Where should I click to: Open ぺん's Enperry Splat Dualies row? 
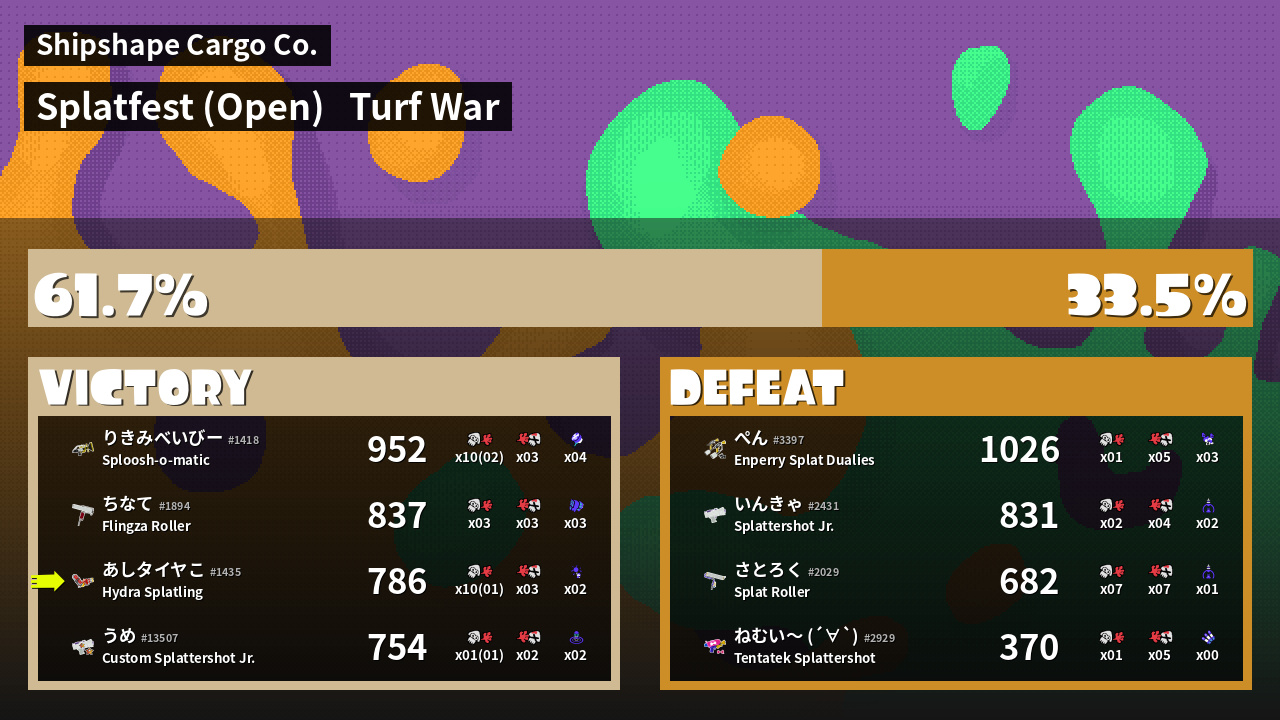tap(956, 449)
